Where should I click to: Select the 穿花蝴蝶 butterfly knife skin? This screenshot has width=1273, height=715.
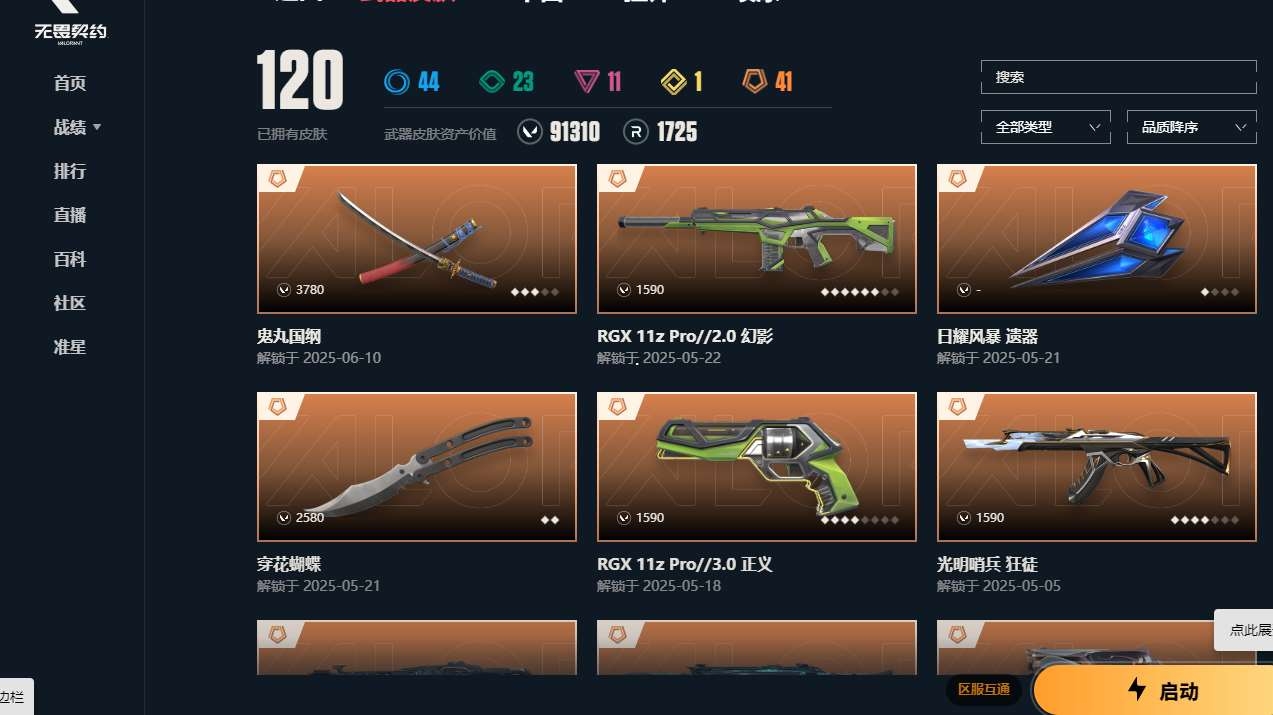tap(416, 467)
